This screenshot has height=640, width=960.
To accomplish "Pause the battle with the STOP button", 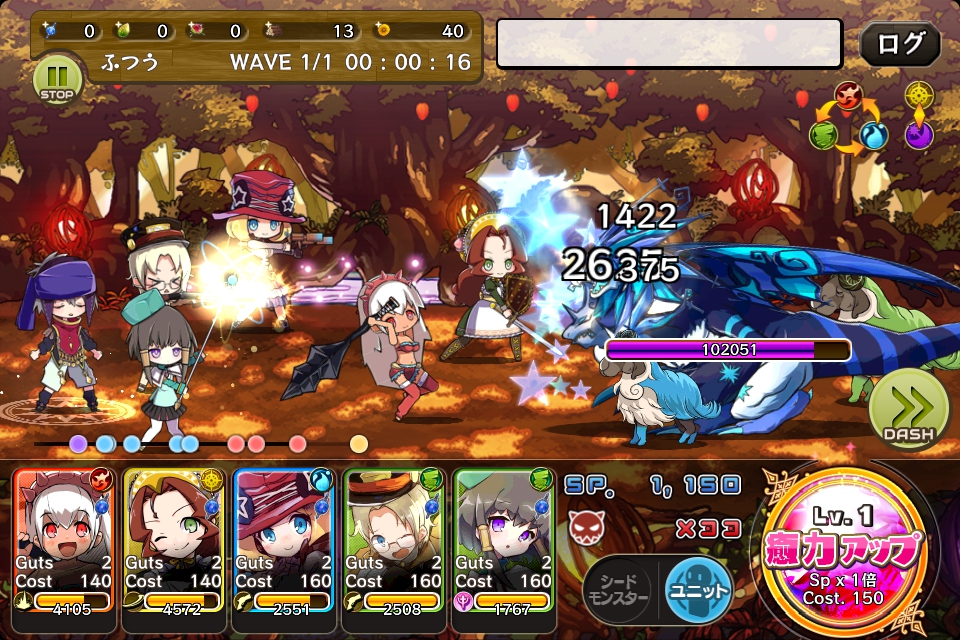I will [57, 78].
